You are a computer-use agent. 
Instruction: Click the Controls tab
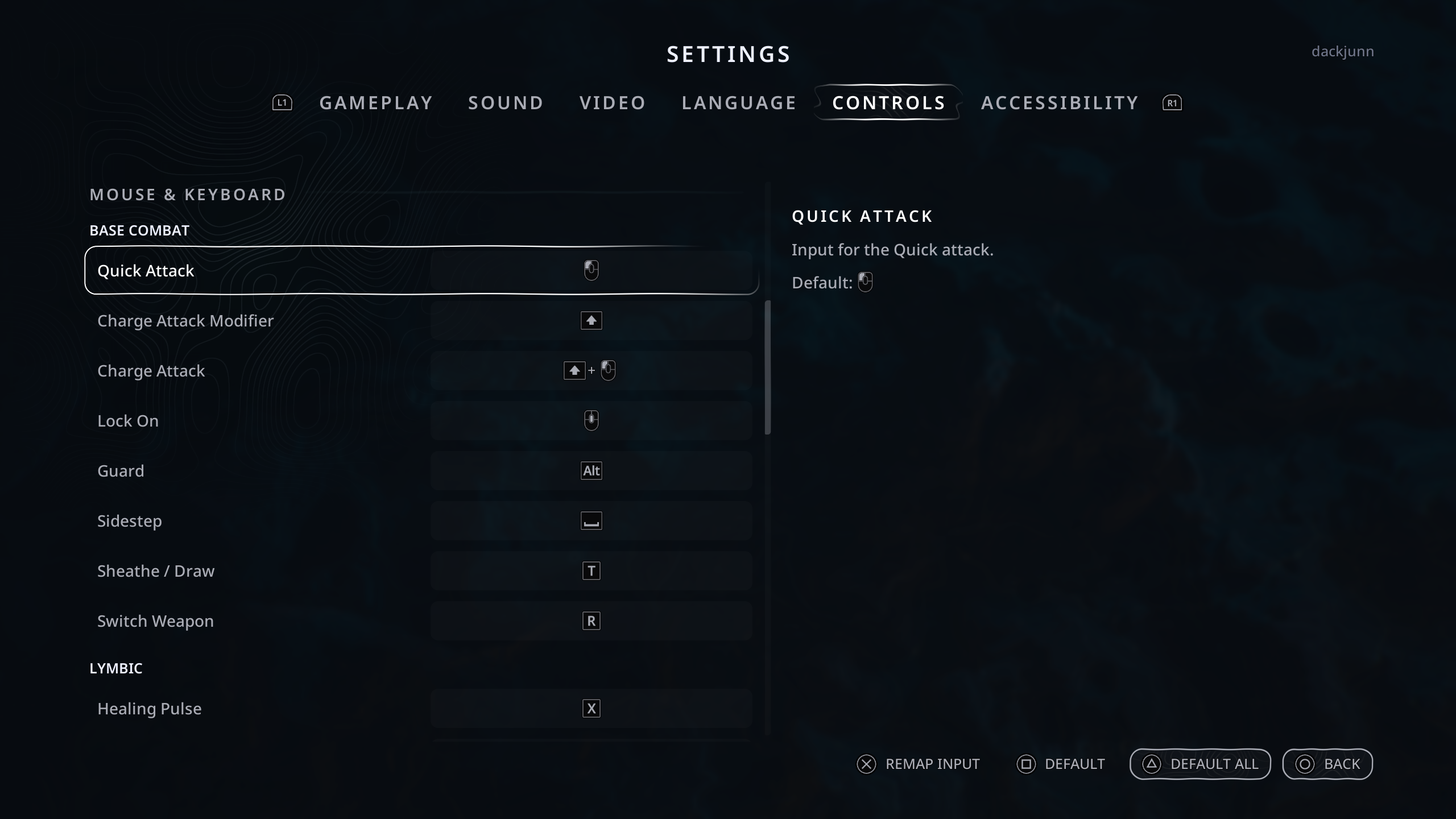pos(888,103)
